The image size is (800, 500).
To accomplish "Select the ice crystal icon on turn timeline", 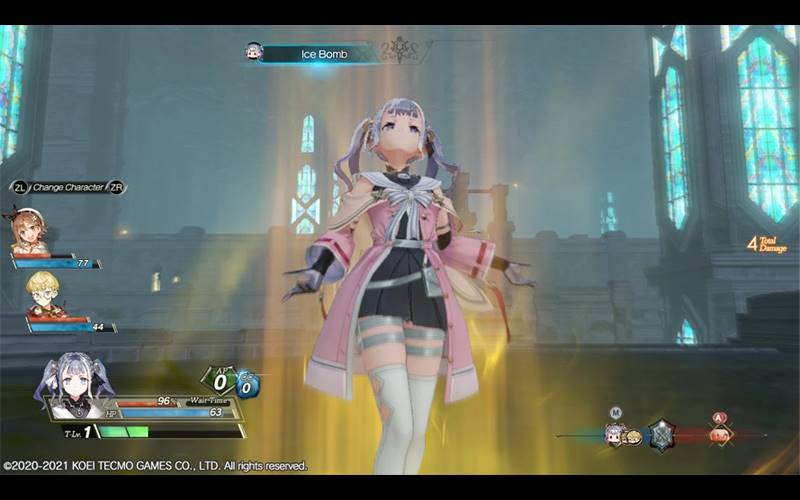I will pyautogui.click(x=660, y=434).
